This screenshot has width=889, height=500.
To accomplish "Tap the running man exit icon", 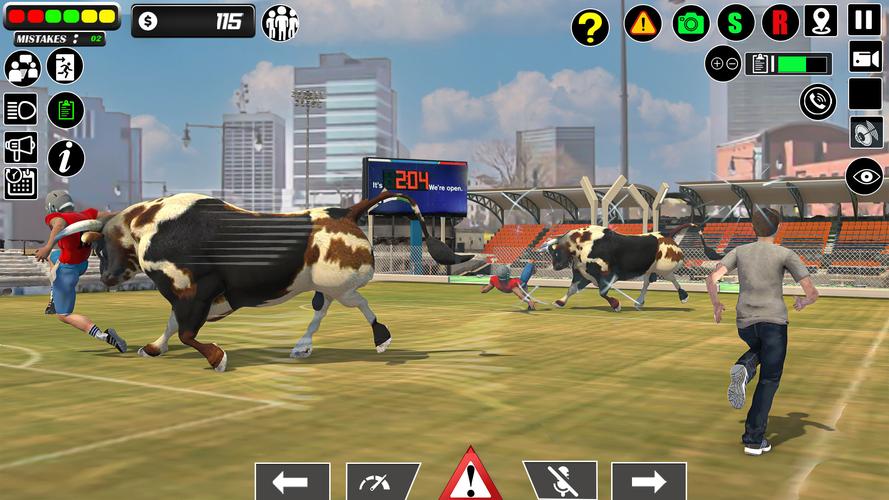I will click(65, 66).
